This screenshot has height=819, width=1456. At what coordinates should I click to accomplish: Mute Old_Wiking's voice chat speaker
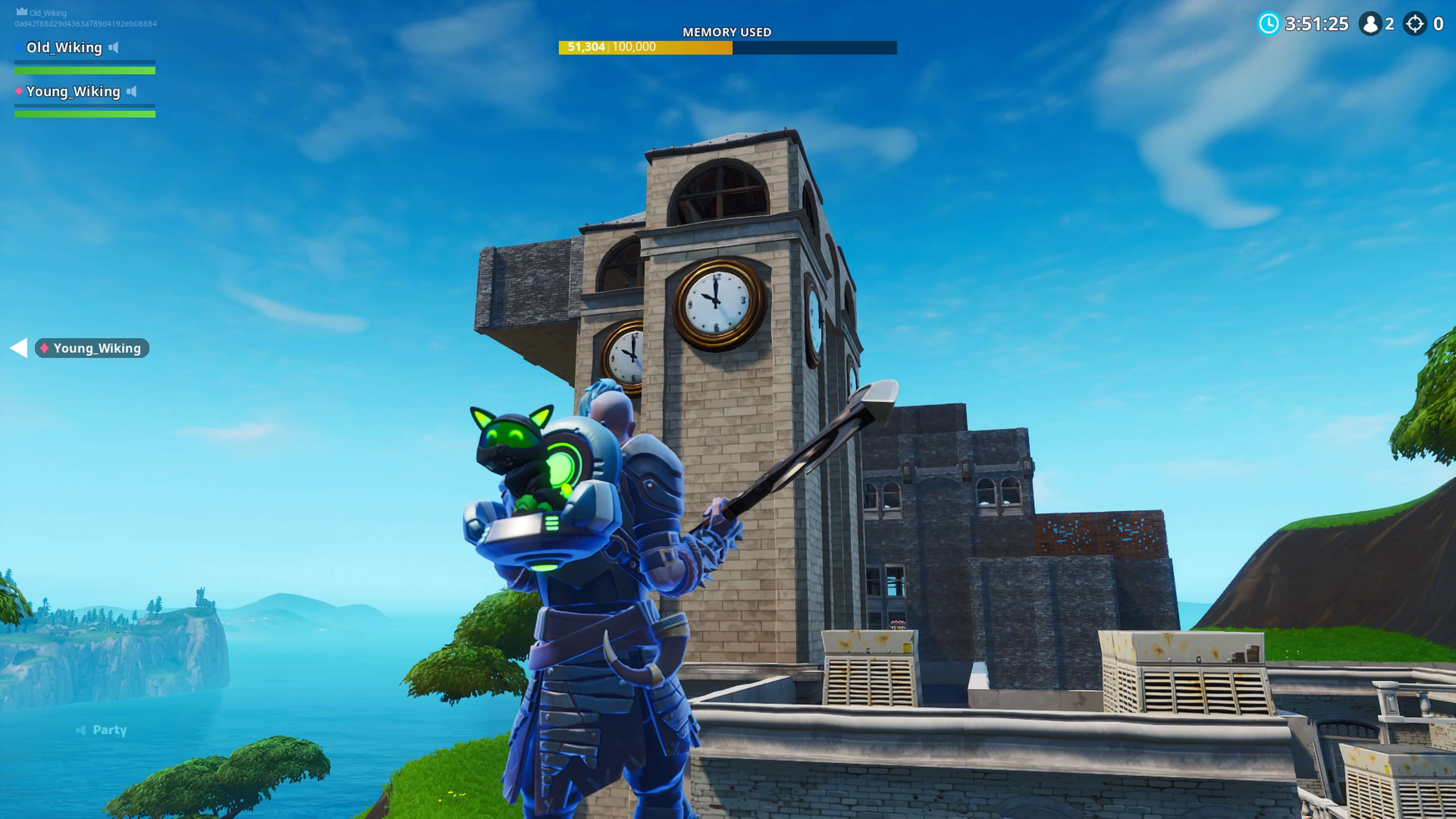coord(113,48)
